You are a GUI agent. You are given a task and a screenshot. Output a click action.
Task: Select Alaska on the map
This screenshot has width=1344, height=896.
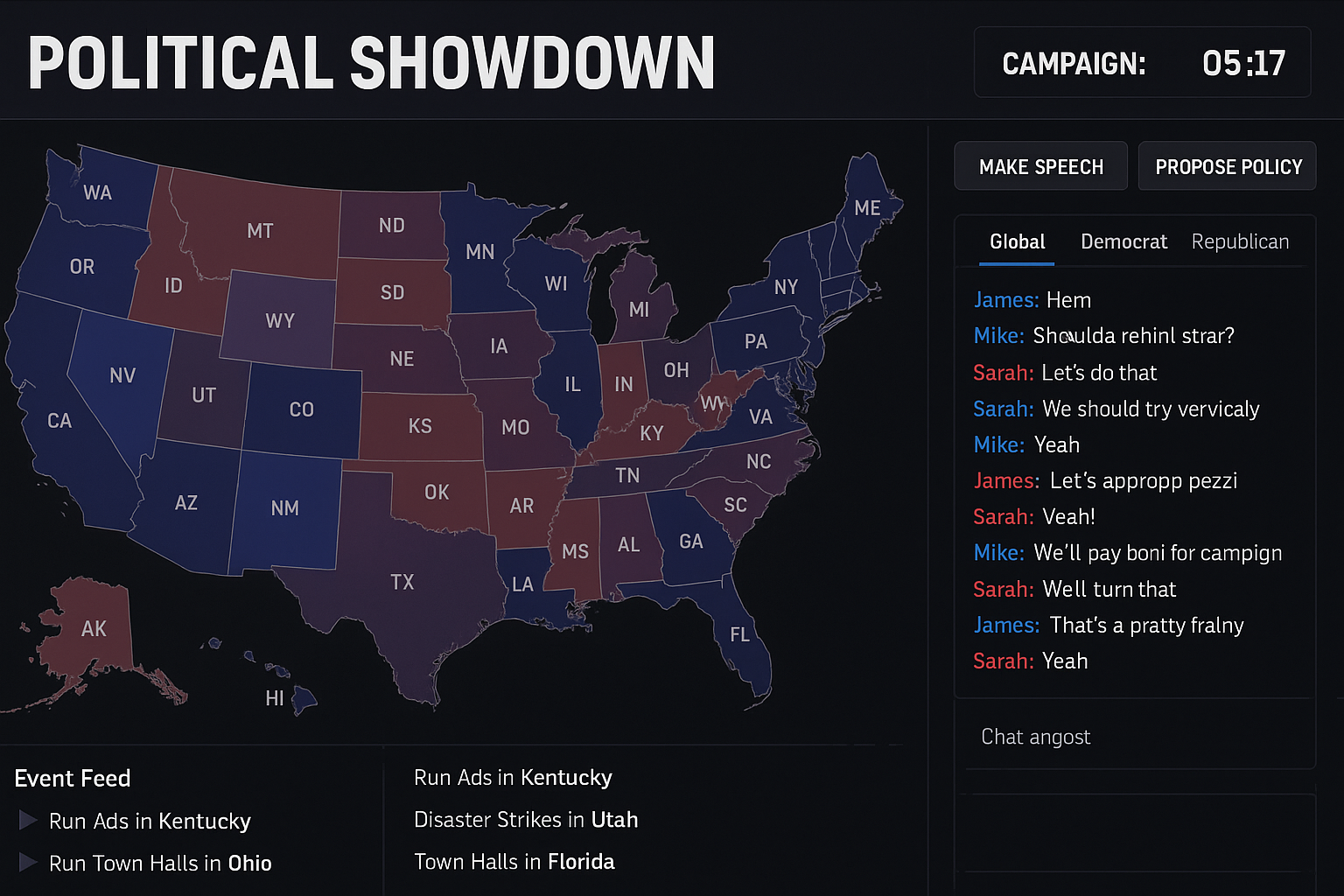[94, 628]
